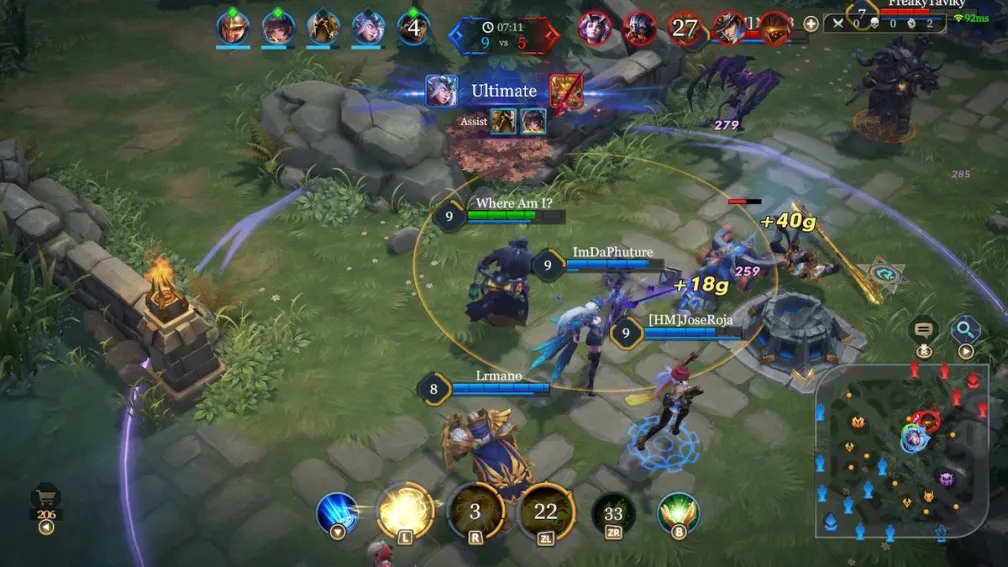Open the quick chat speech bubble

coord(923,329)
